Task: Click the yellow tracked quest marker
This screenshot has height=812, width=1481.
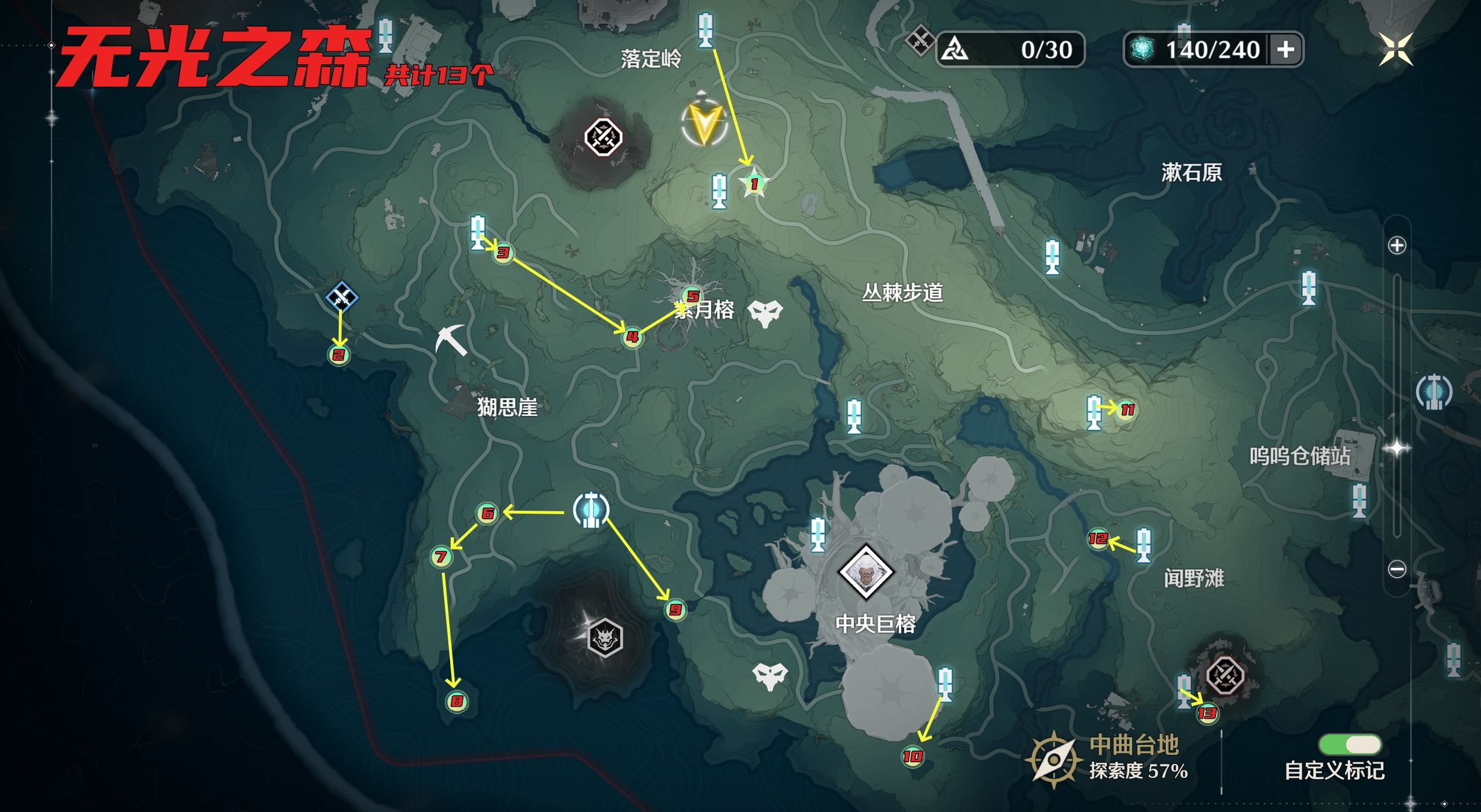Action: [x=704, y=124]
